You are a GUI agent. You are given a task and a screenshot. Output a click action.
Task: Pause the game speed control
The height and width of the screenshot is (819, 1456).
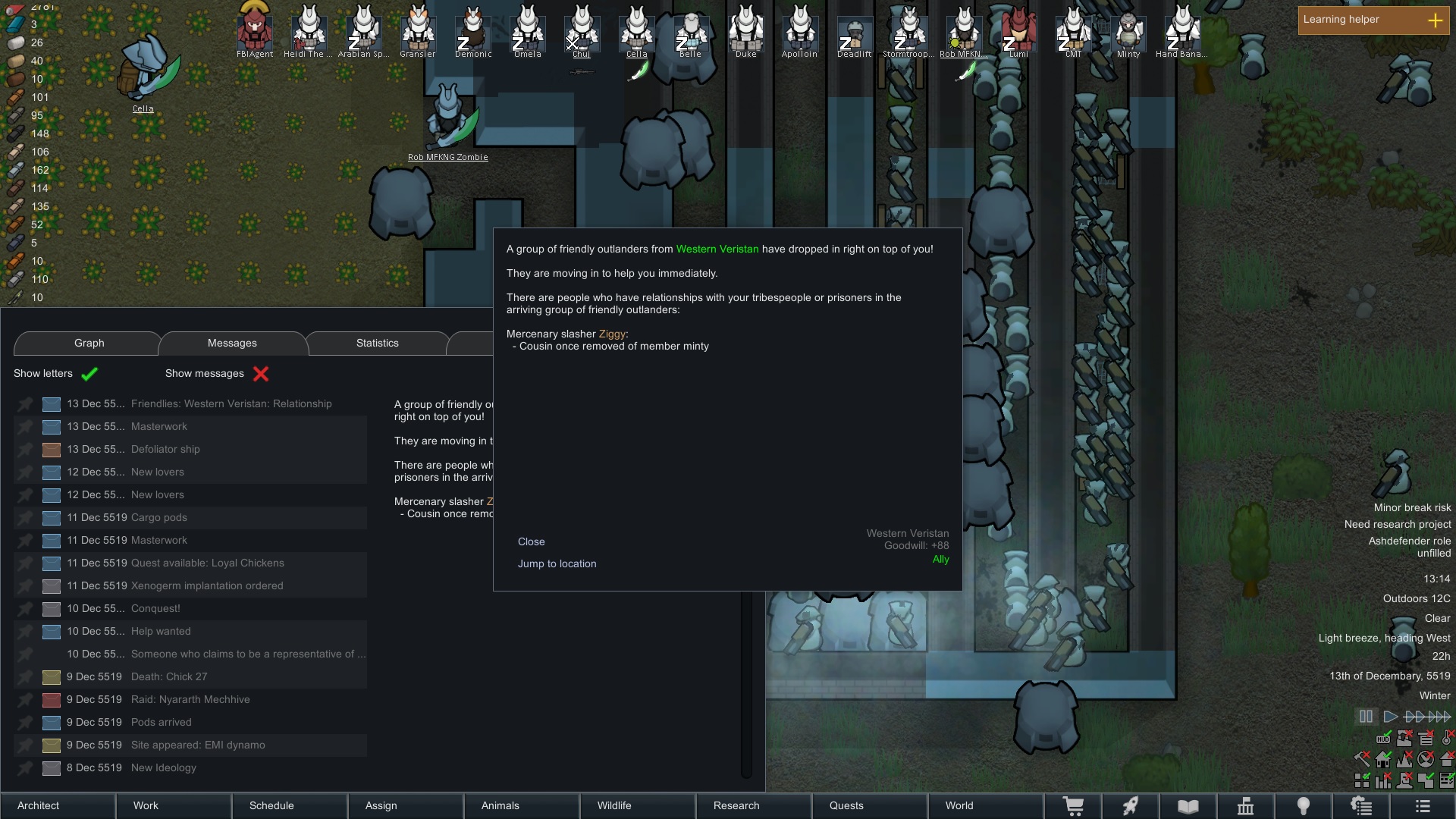[x=1366, y=716]
